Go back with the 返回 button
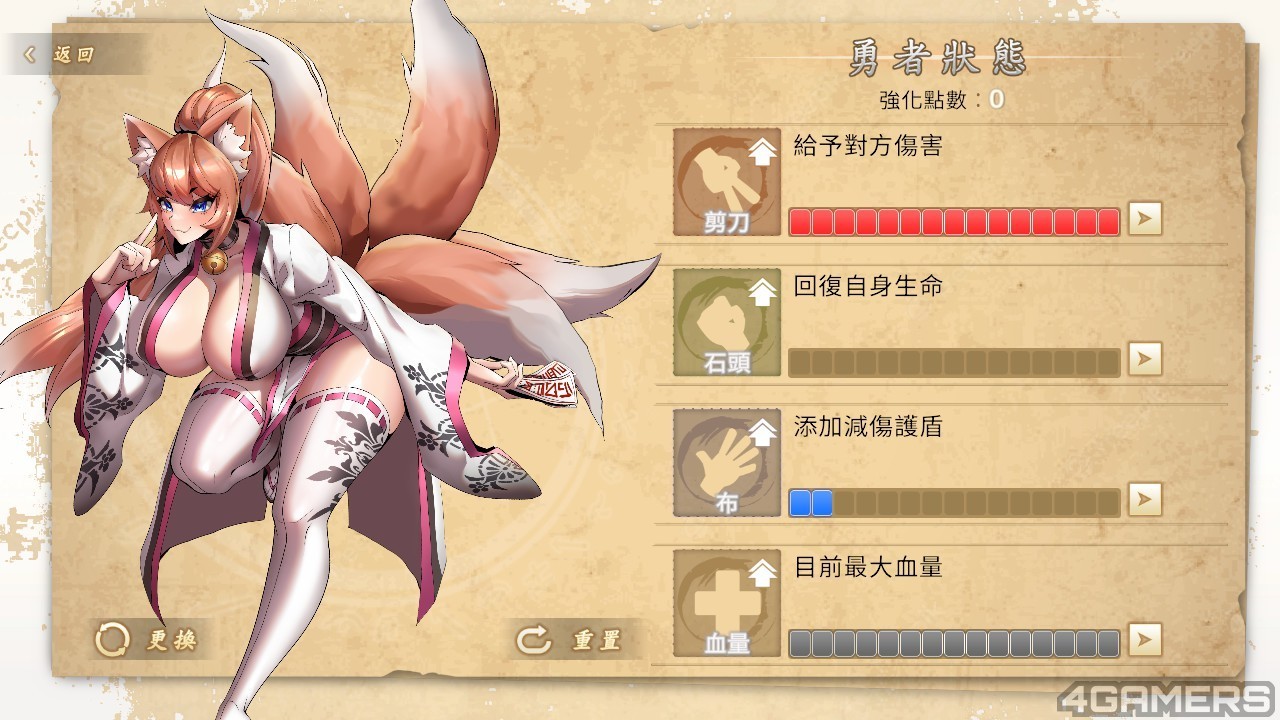 (62, 55)
